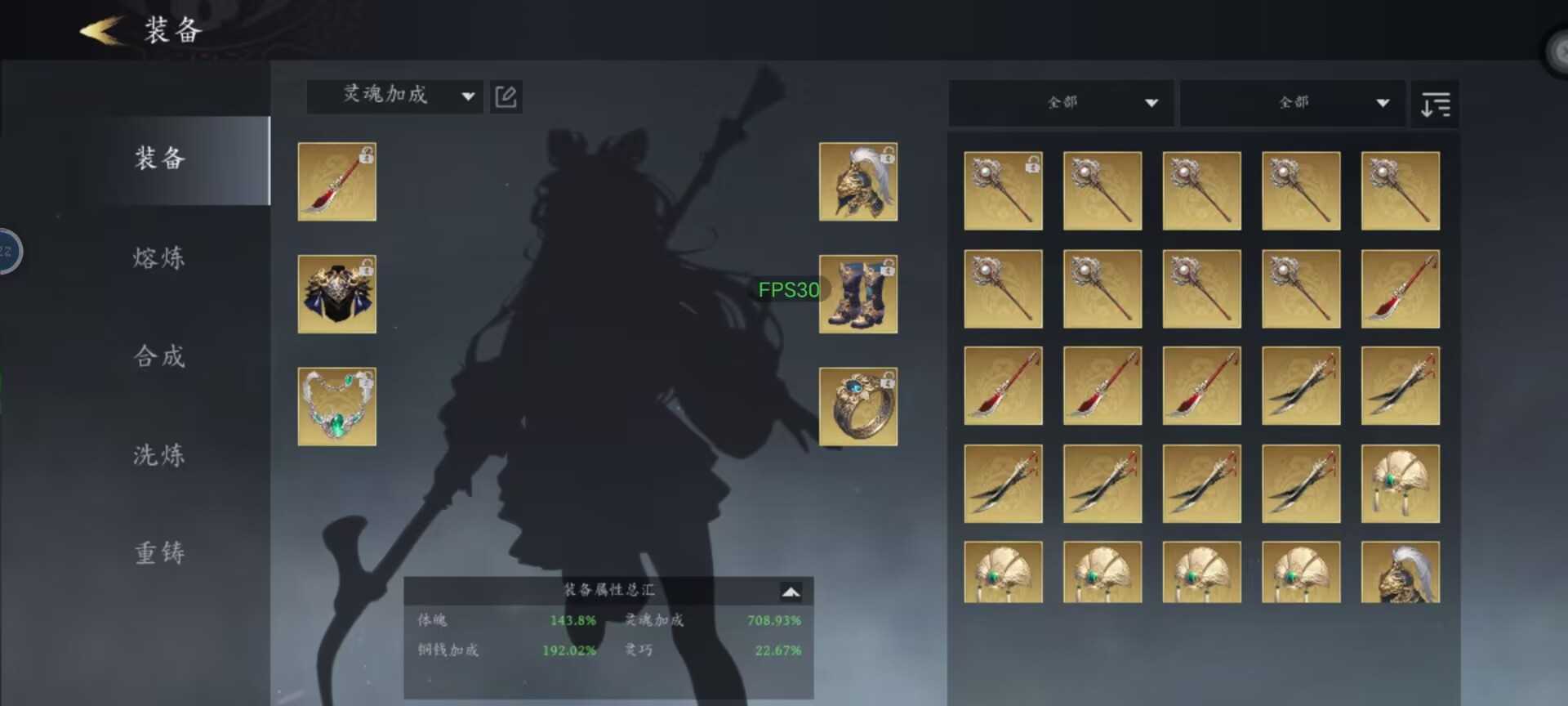Viewport: 1568px width, 706px height.
Task: Open the 重铸 tab
Action: [160, 553]
